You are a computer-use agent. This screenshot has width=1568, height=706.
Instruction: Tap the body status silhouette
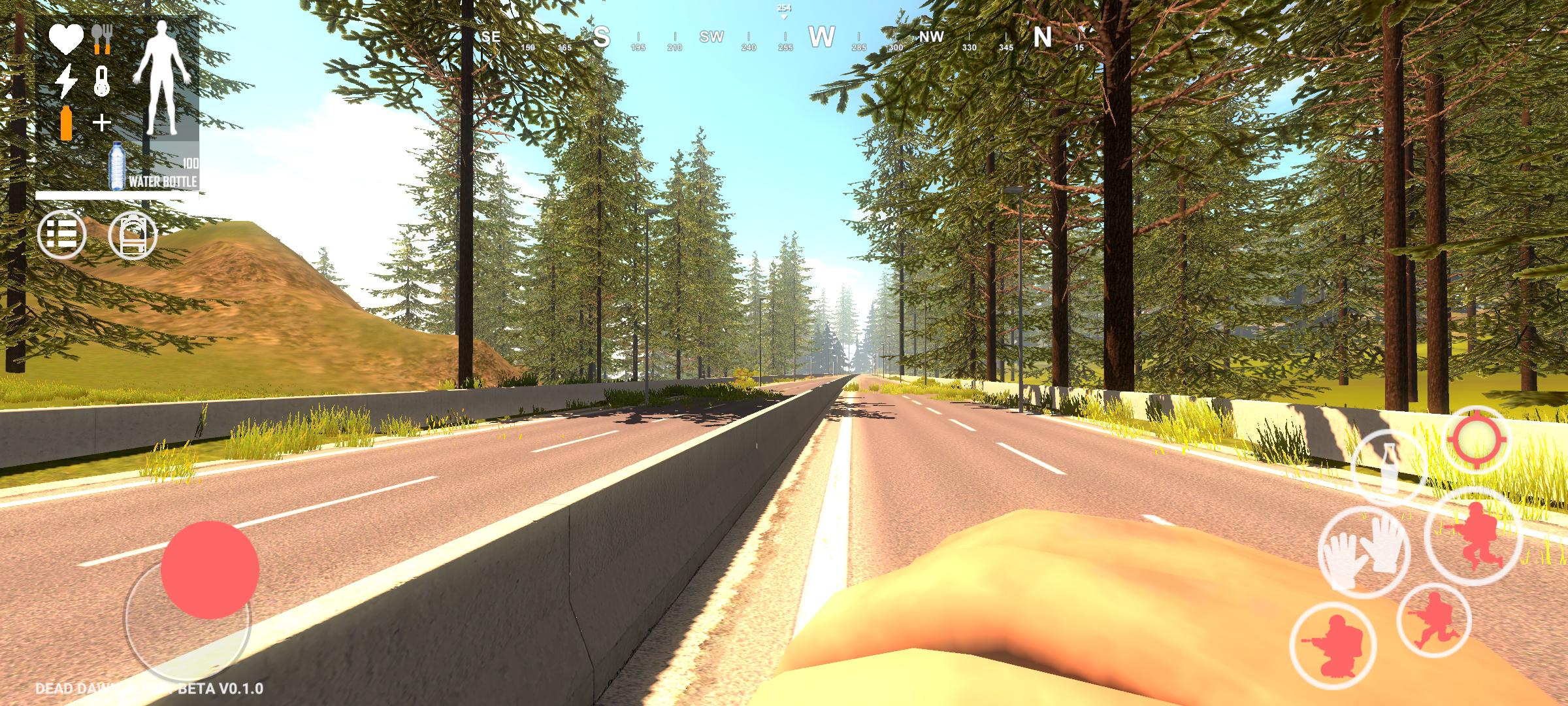162,77
